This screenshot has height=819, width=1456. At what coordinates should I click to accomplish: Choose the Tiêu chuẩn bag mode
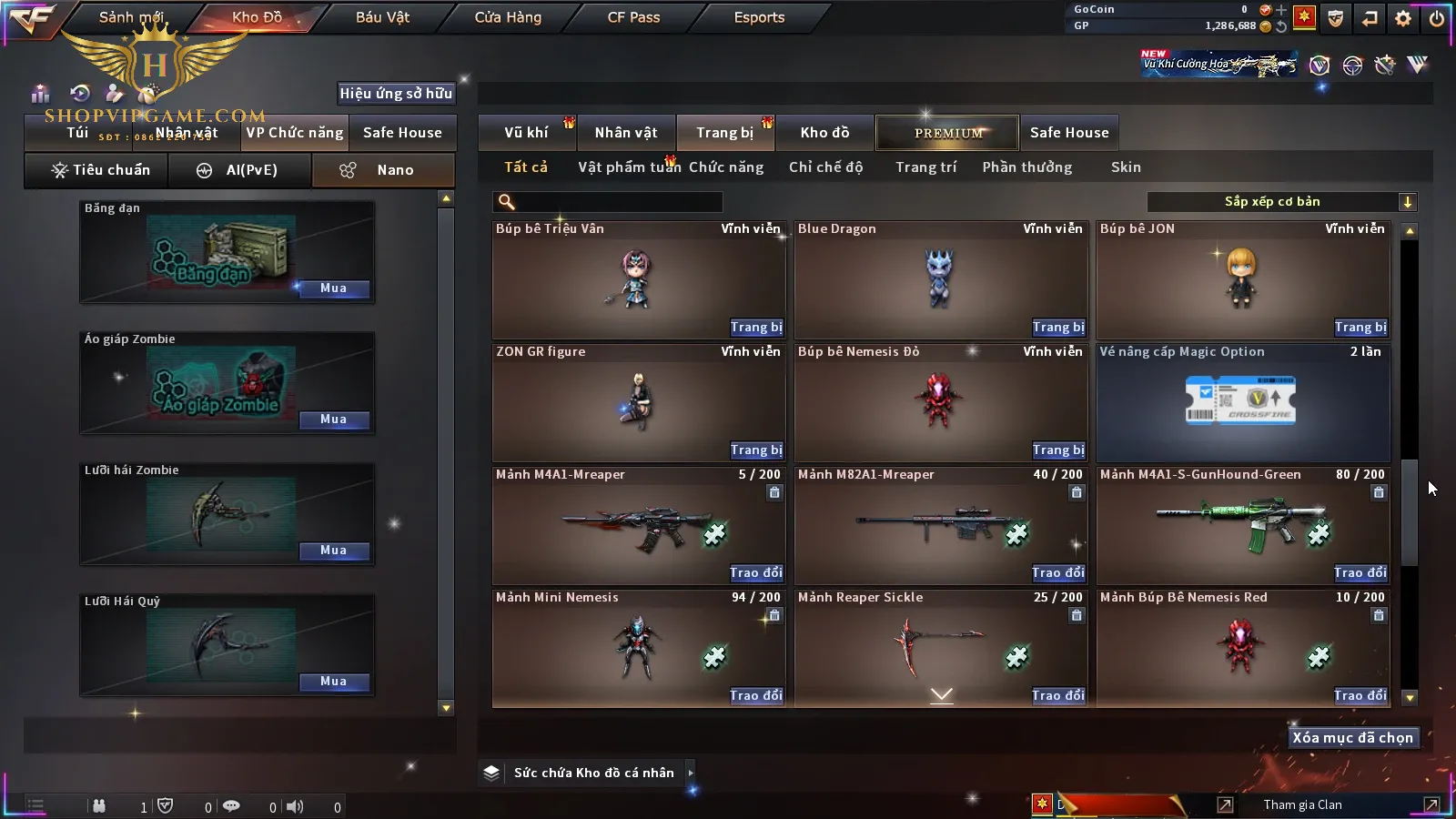100,170
